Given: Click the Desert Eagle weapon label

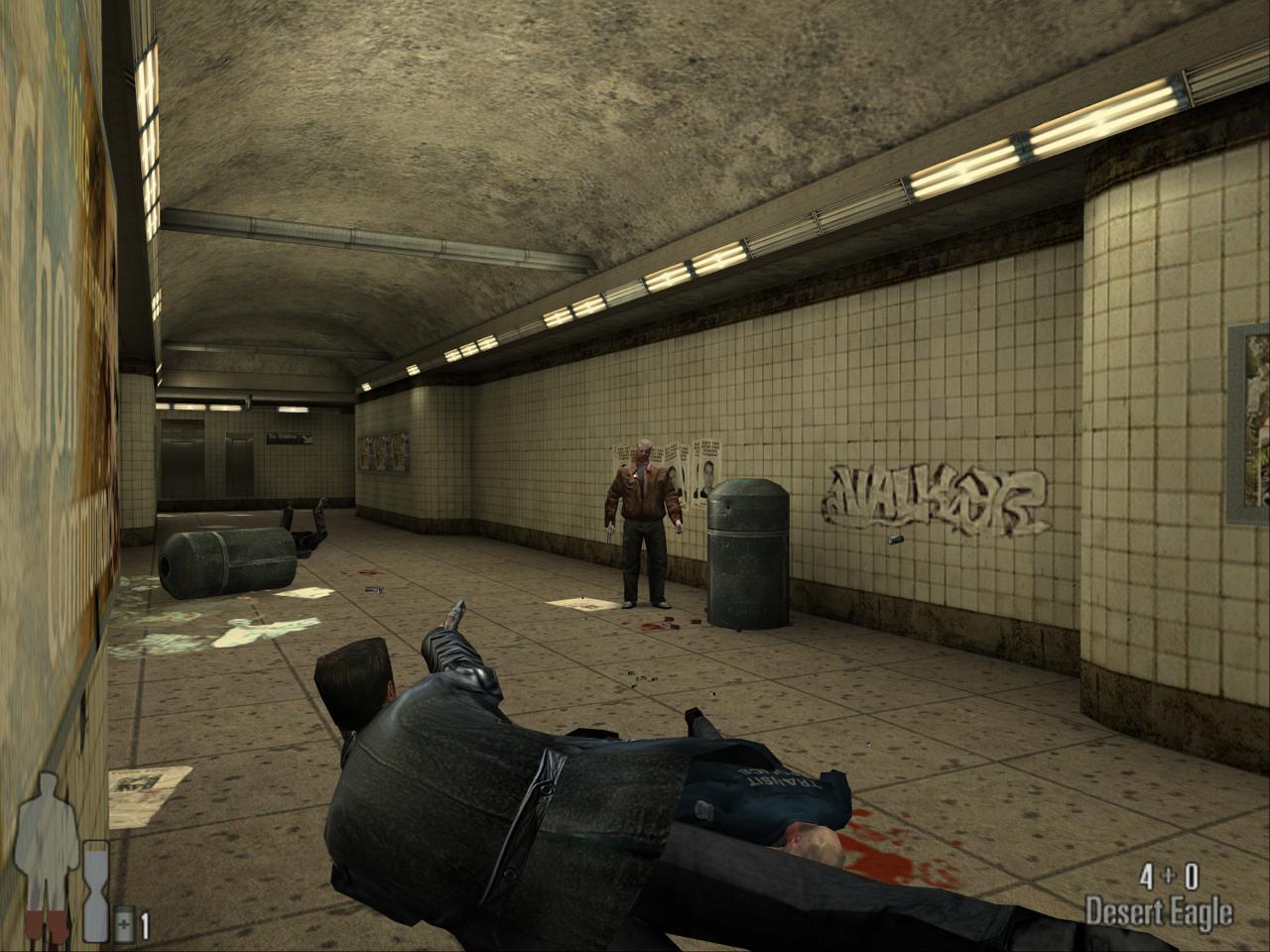Looking at the screenshot, I should click(1158, 910).
